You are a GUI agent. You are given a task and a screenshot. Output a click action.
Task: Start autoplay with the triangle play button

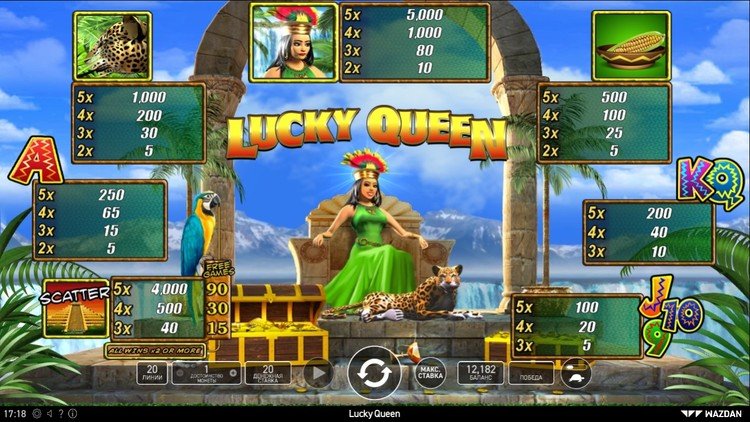318,373
